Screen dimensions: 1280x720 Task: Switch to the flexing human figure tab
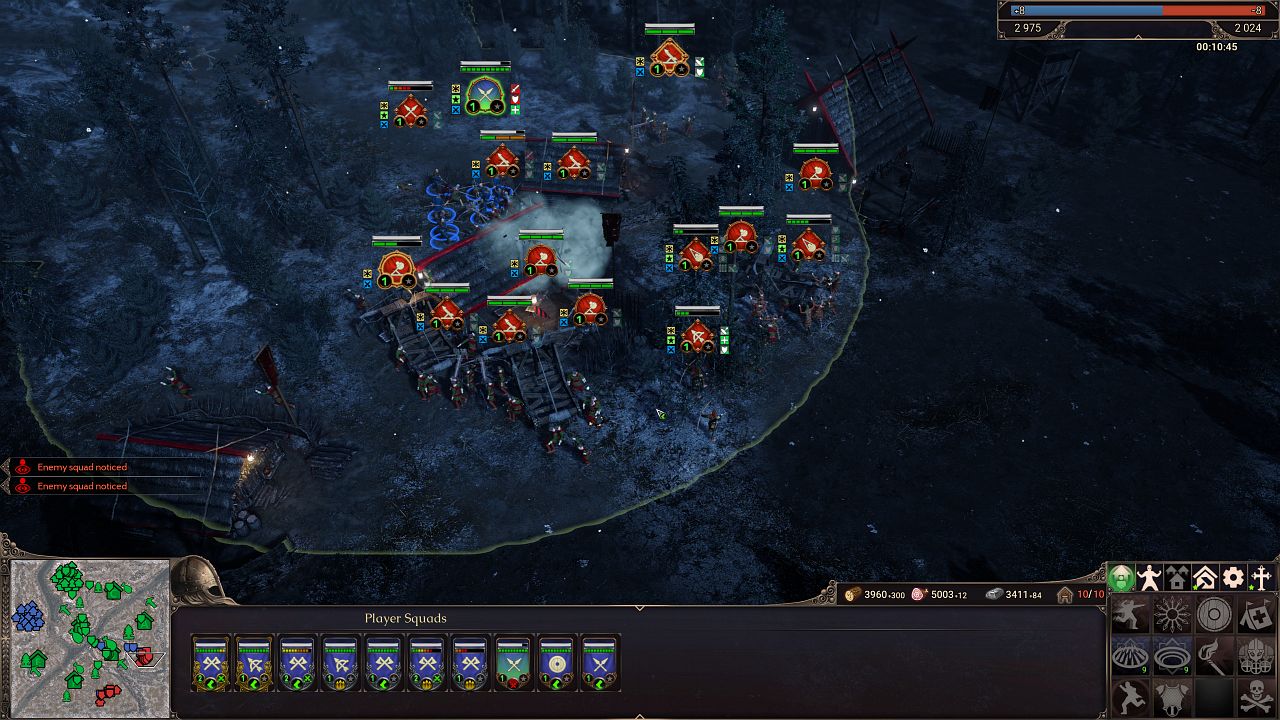click(x=1150, y=578)
